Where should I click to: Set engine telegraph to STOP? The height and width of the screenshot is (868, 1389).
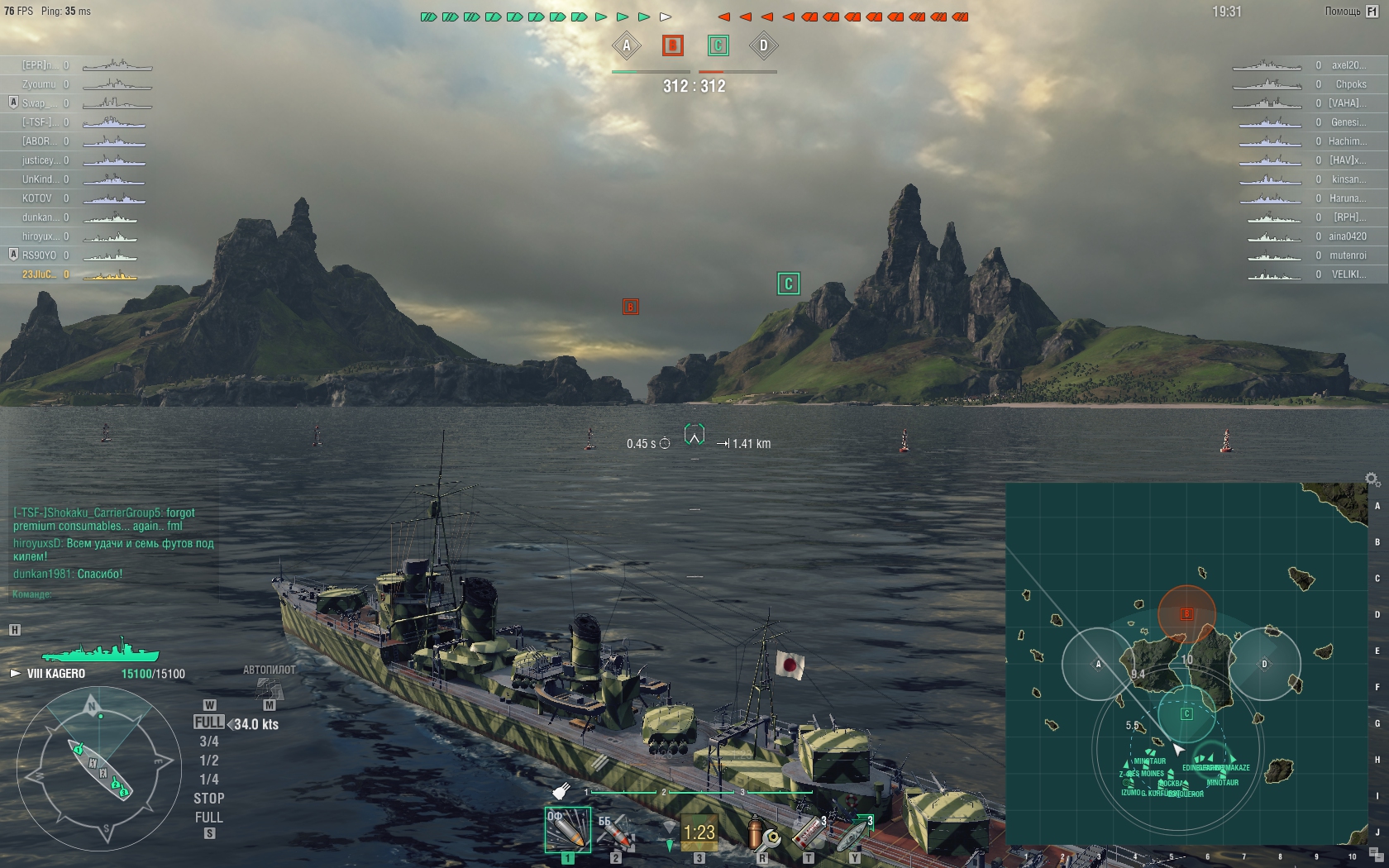click(208, 799)
